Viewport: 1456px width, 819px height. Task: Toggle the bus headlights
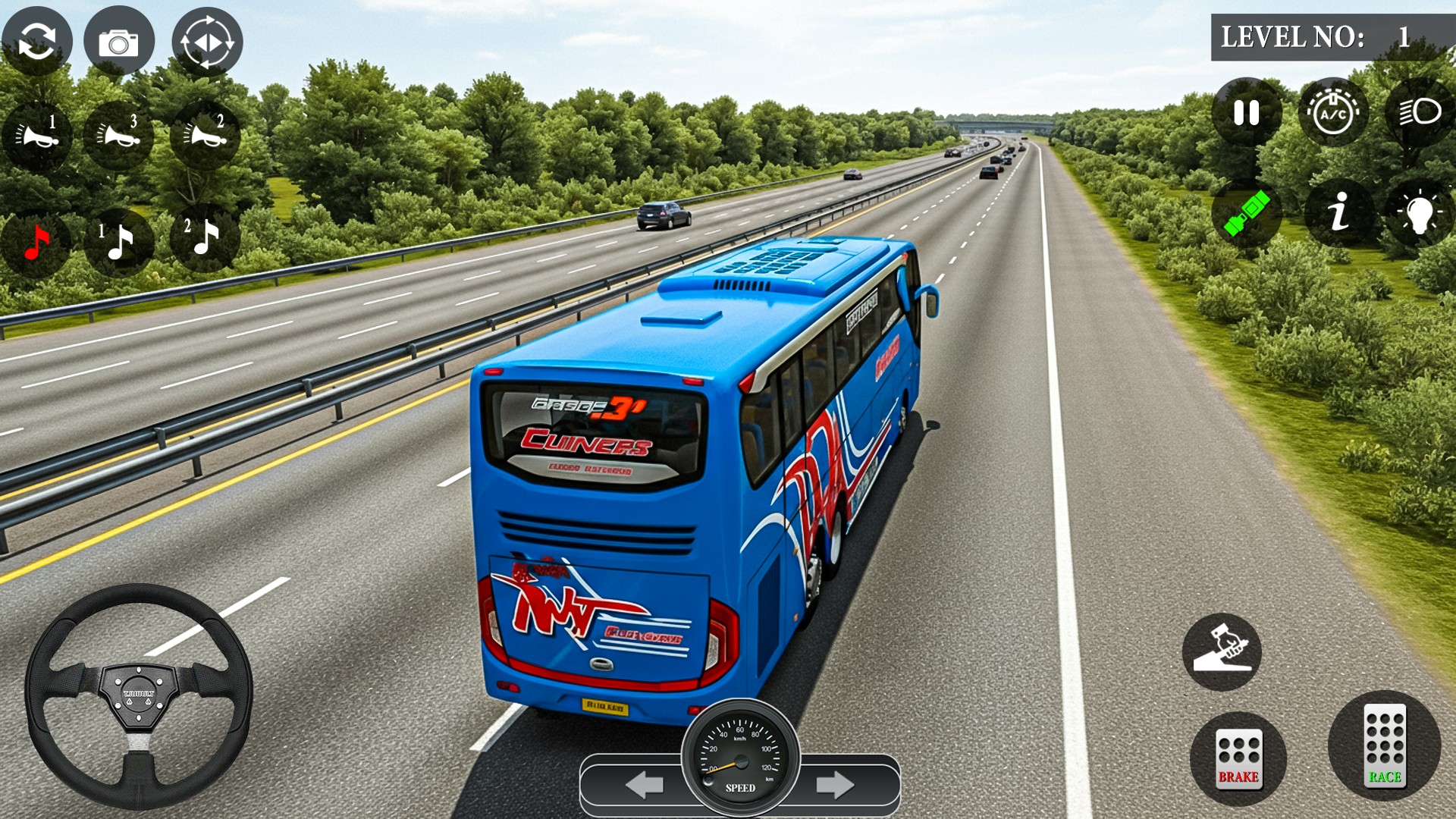point(1420,112)
